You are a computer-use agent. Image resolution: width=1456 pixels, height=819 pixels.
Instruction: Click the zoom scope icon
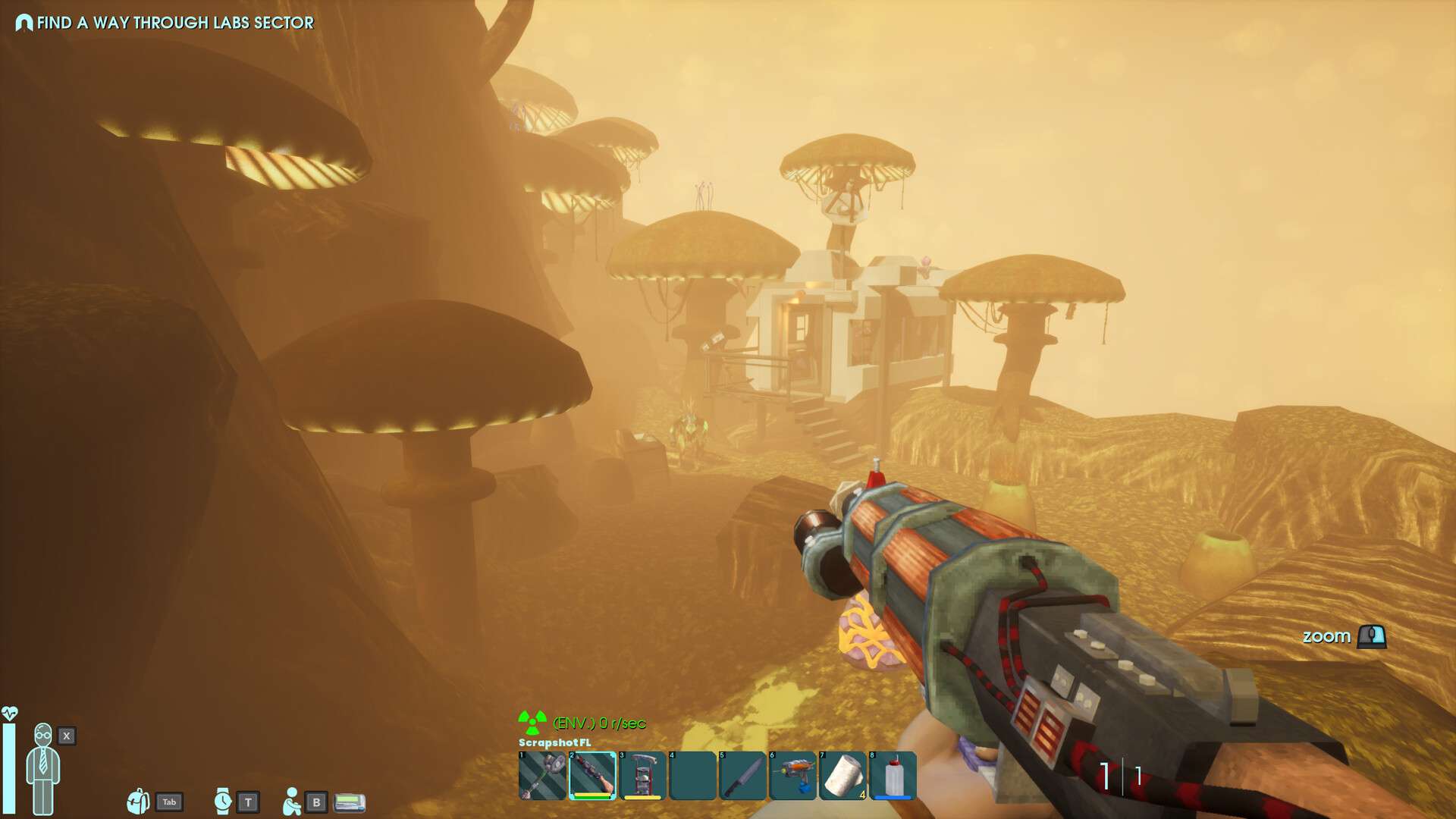1371,636
